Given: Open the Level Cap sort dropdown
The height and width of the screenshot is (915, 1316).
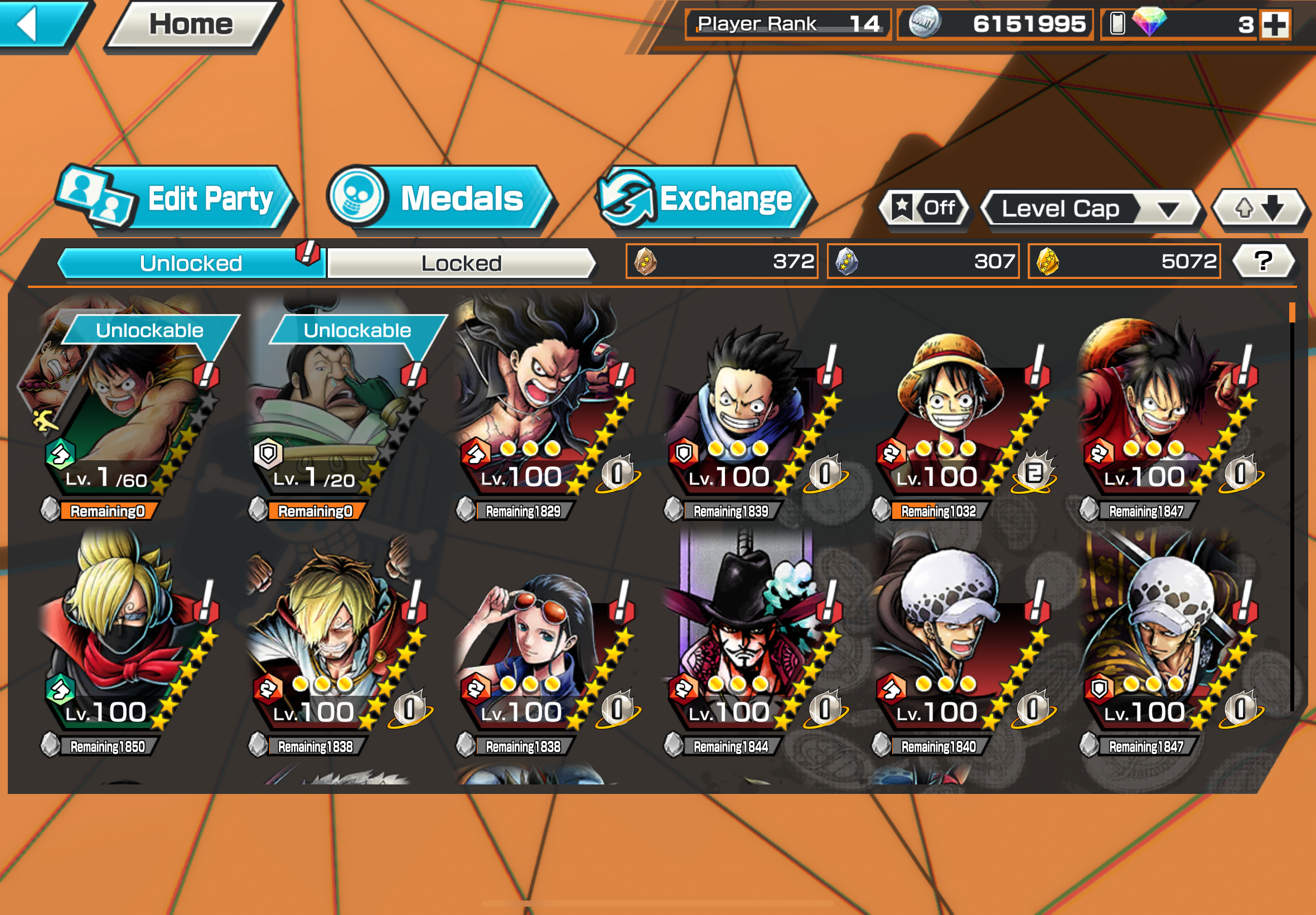Looking at the screenshot, I should pos(1090,209).
